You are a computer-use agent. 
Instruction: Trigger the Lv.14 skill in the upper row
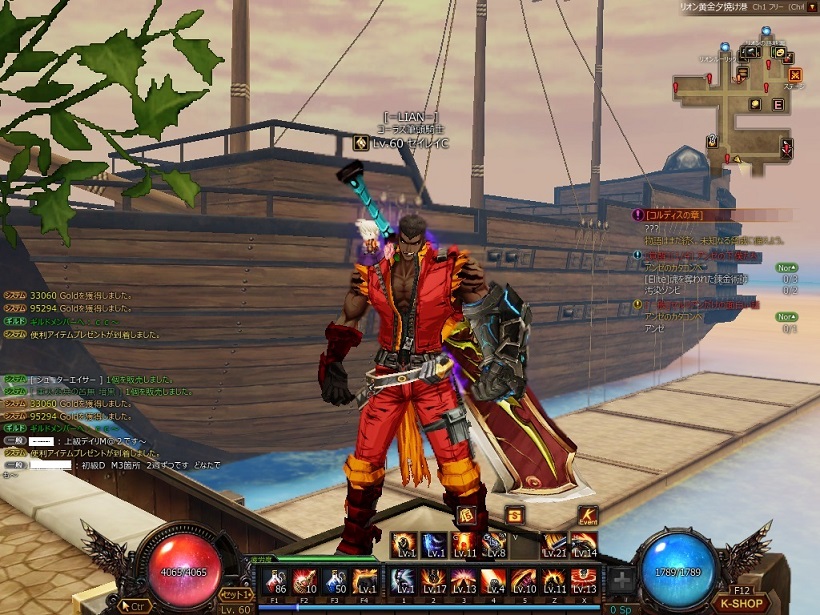(x=585, y=545)
